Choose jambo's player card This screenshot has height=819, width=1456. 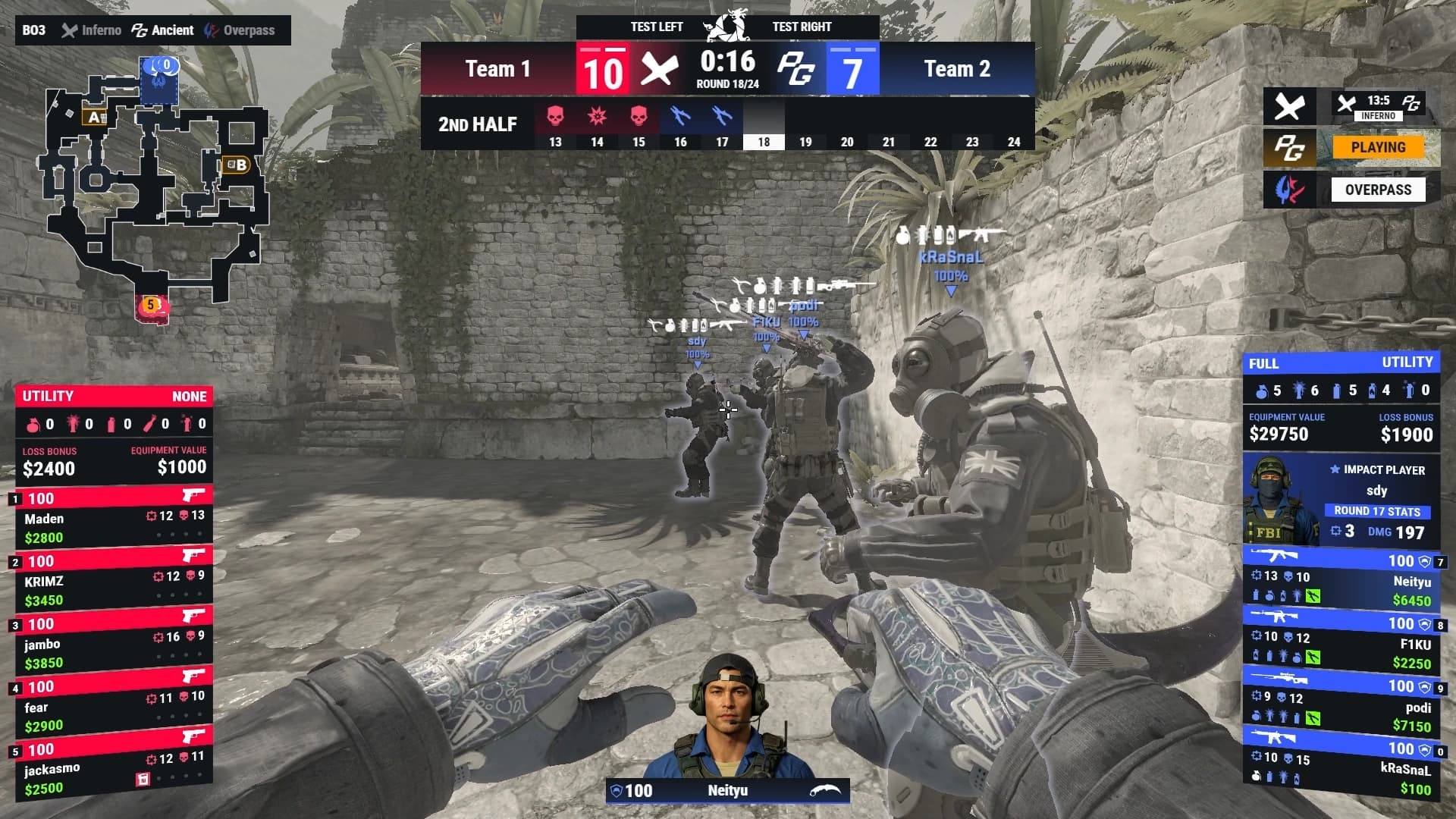point(114,645)
